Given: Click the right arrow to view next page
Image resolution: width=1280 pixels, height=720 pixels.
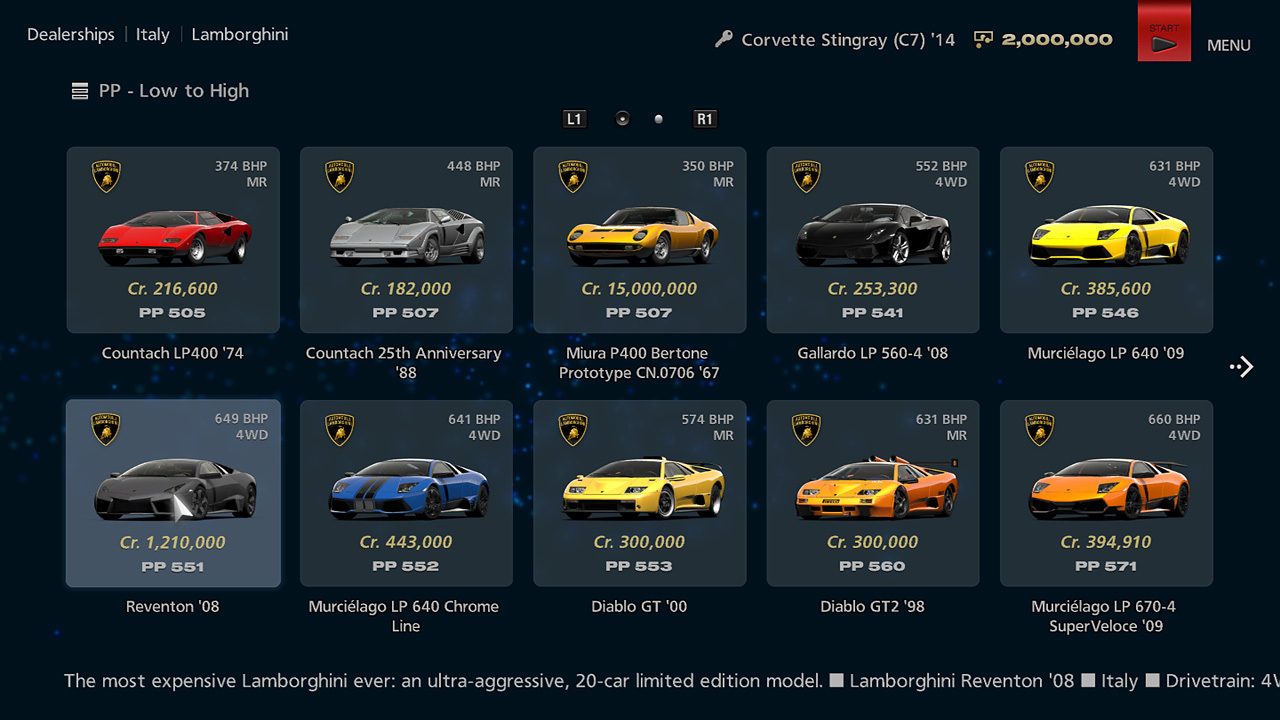Looking at the screenshot, I should point(1241,366).
